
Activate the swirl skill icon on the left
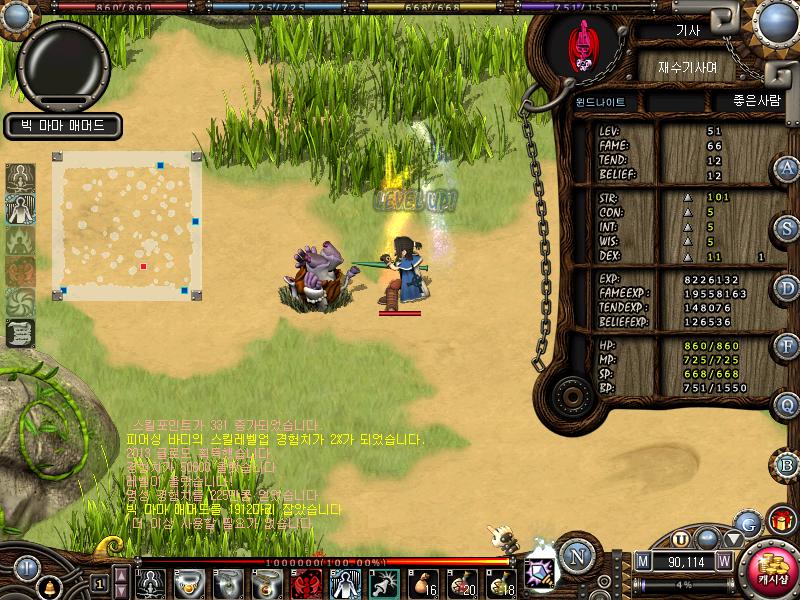(20, 302)
